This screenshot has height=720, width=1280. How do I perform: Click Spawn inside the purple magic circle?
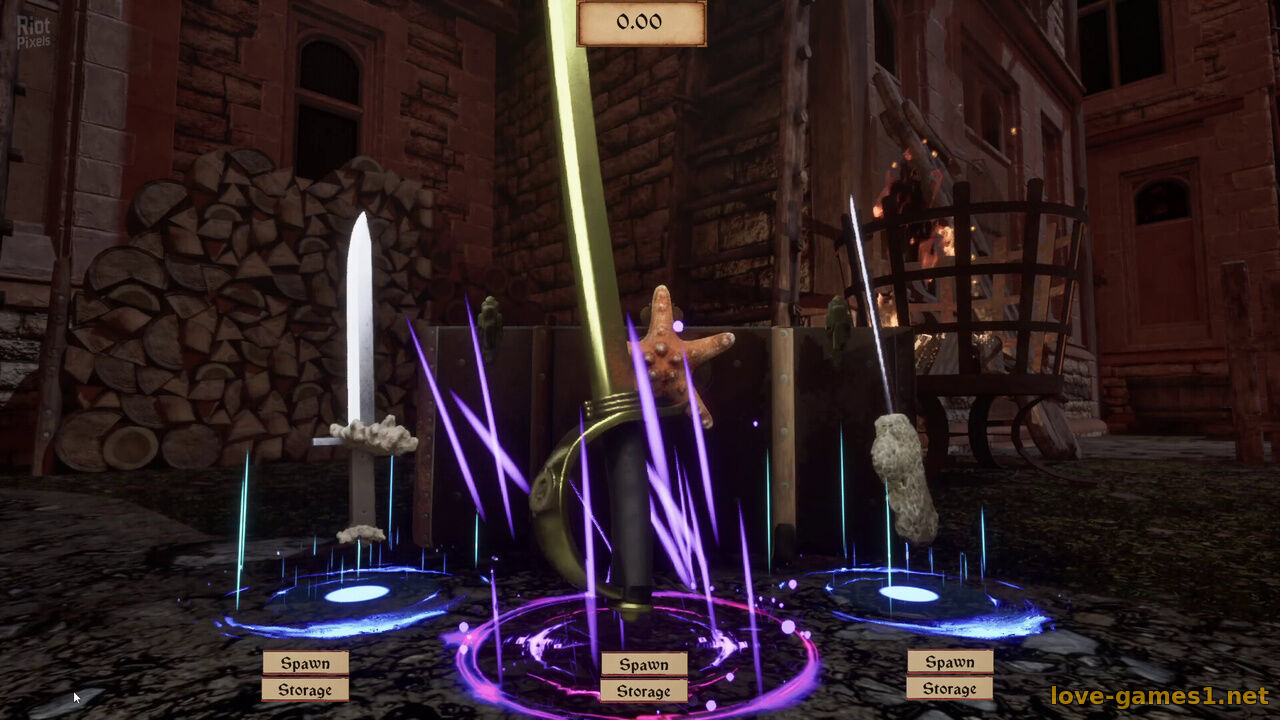click(x=643, y=664)
